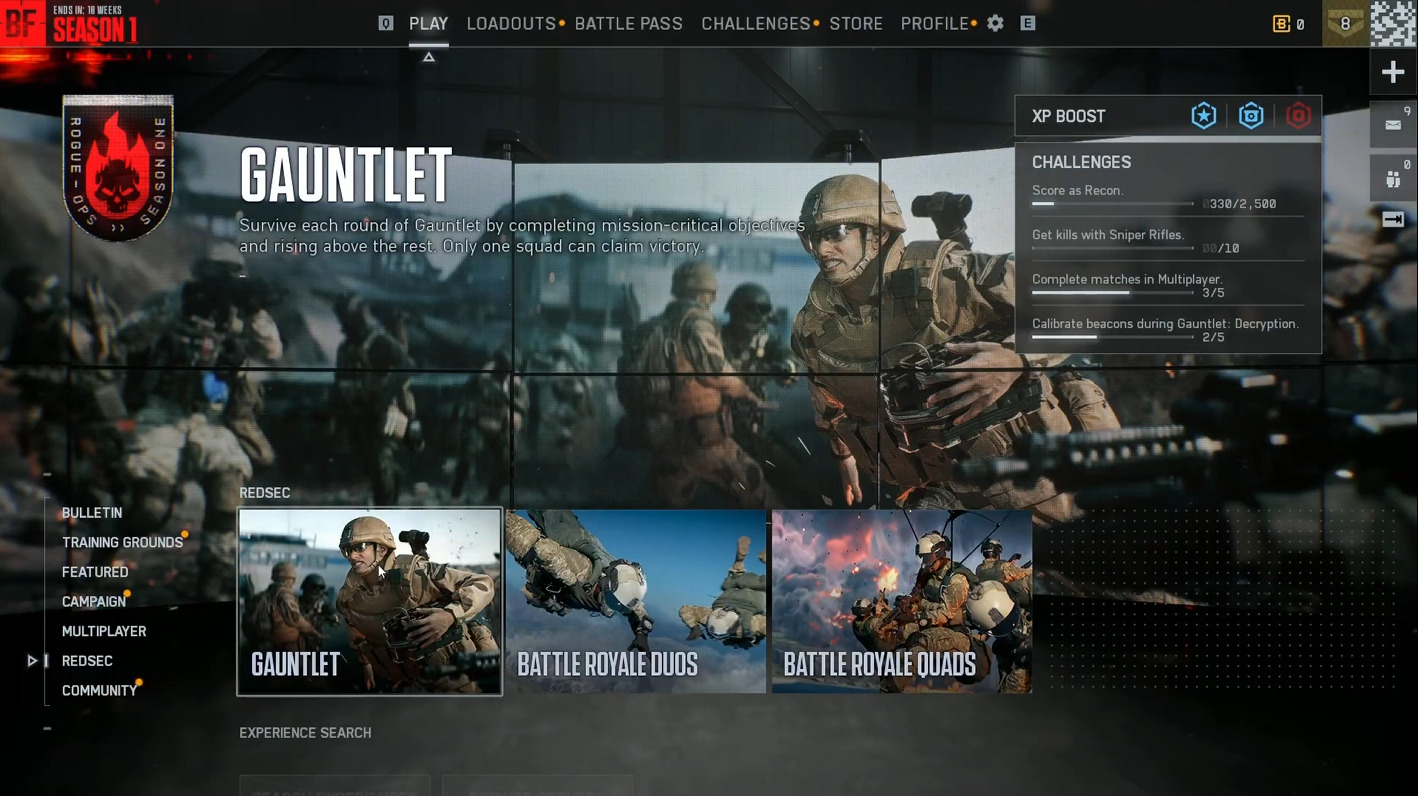The width and height of the screenshot is (1418, 796).
Task: Select the XP Boost star hexagon icon
Action: click(1203, 115)
